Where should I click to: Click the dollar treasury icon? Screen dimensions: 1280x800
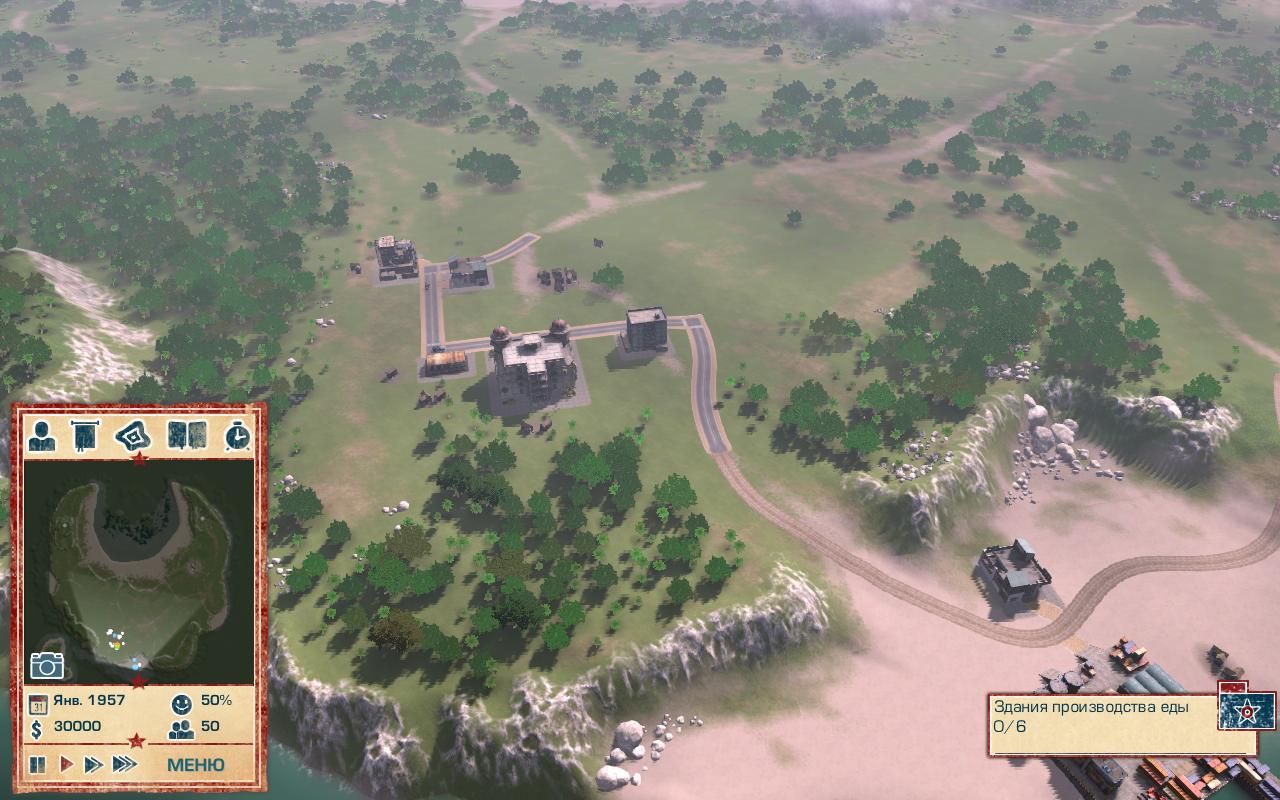tap(37, 727)
